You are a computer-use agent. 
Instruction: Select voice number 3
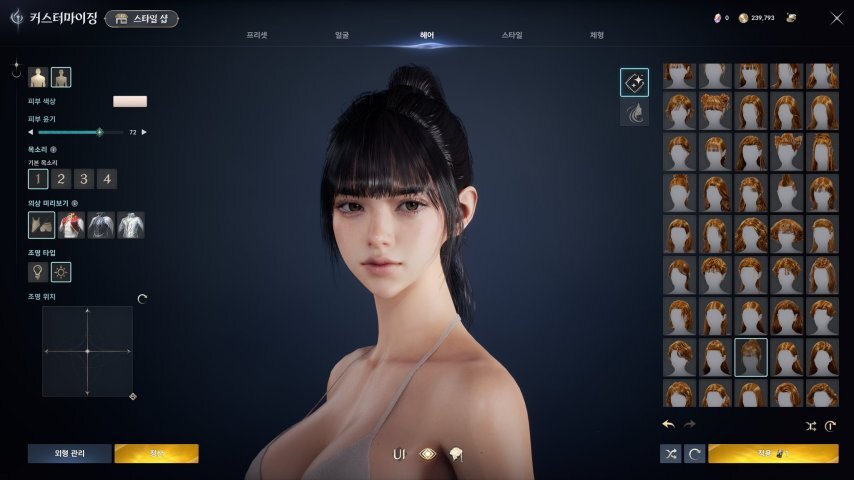[x=84, y=179]
